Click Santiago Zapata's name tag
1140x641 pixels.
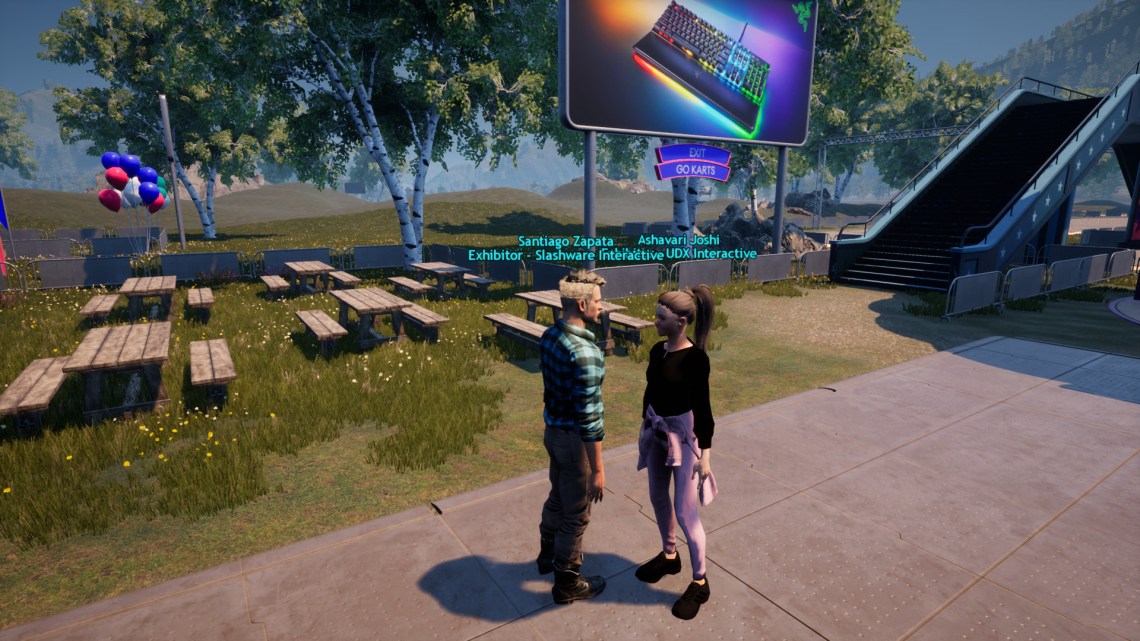pyautogui.click(x=566, y=242)
